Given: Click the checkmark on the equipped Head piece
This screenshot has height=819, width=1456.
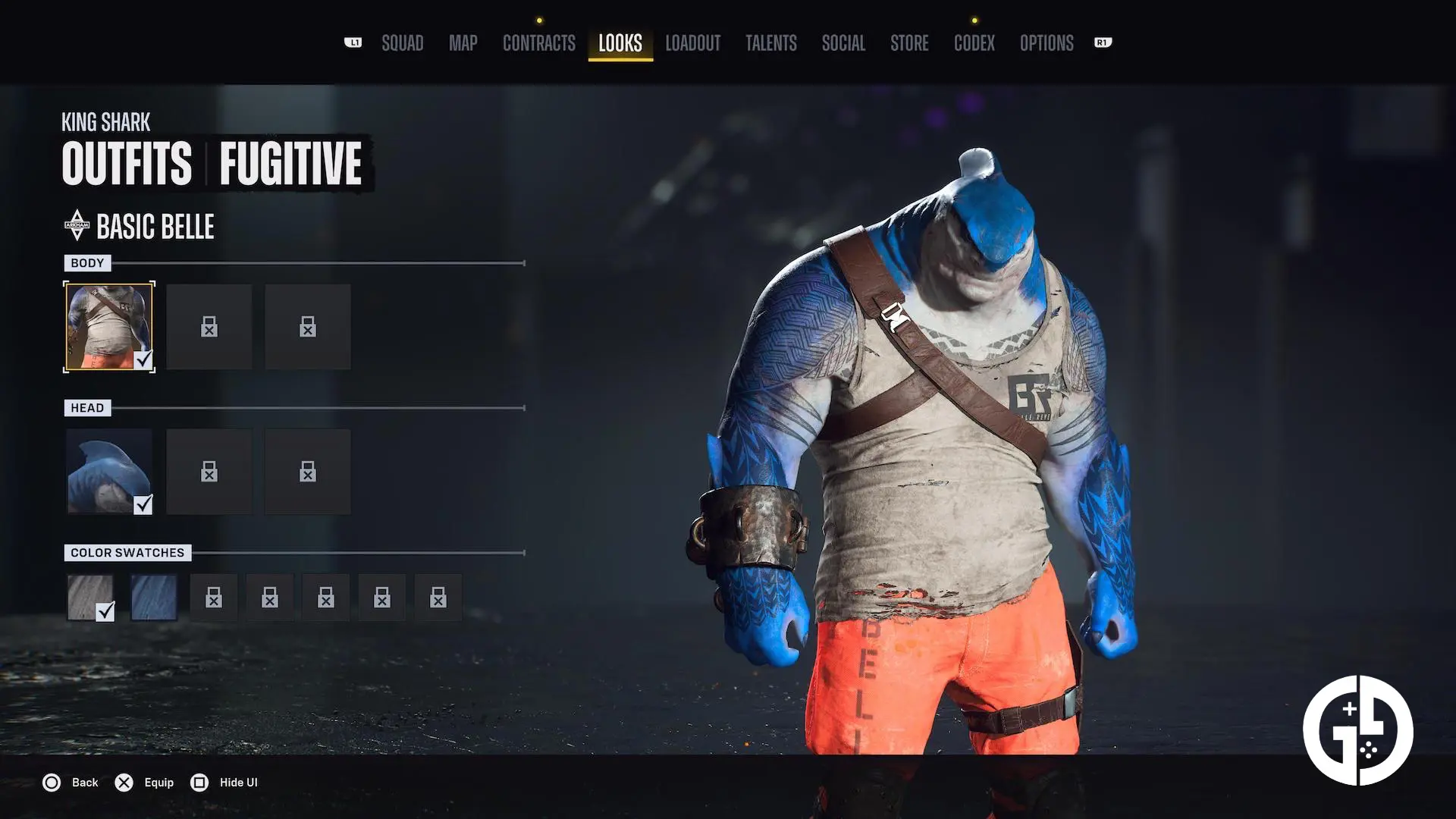Looking at the screenshot, I should coord(144,505).
